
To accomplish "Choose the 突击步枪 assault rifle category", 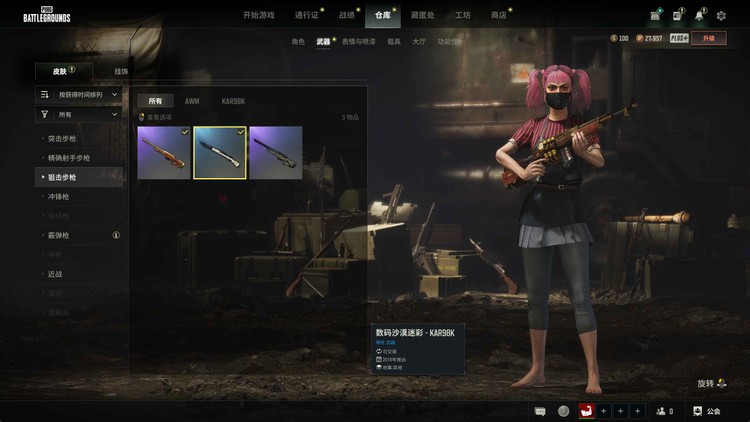I will coord(69,139).
